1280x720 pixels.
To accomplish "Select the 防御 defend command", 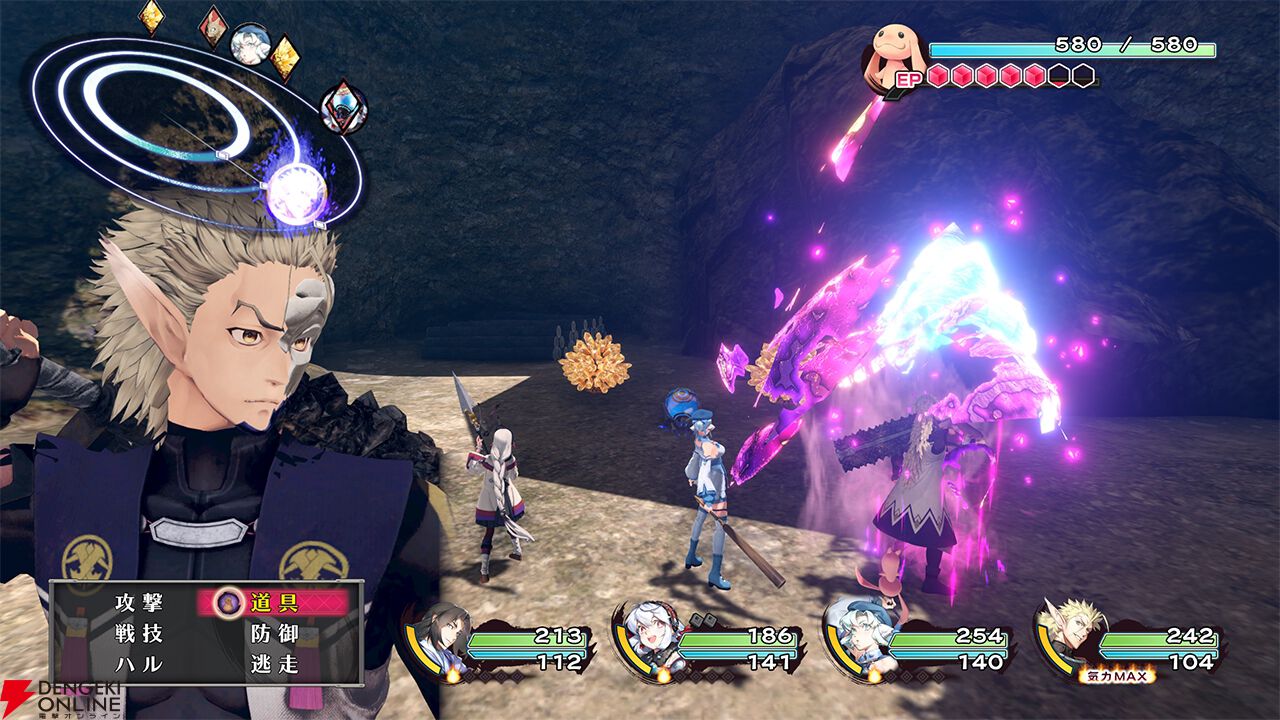I will click(274, 634).
